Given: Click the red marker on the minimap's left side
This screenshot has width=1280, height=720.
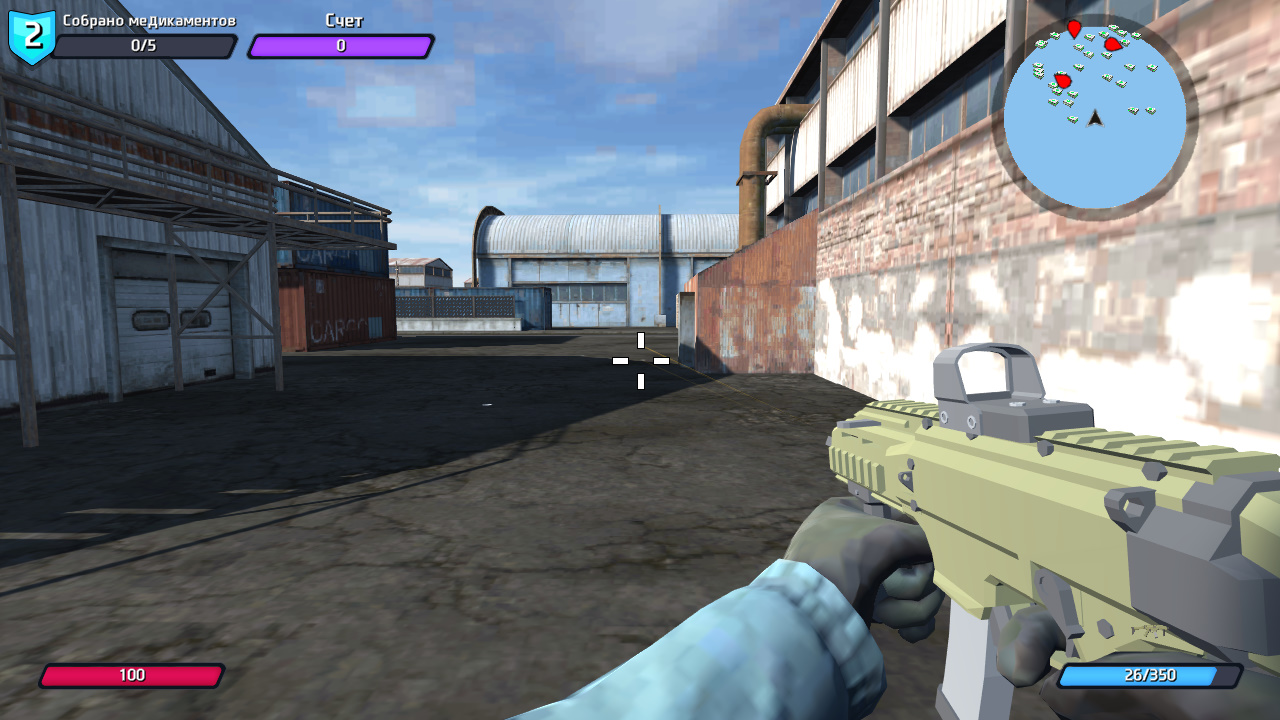Looking at the screenshot, I should (1062, 80).
